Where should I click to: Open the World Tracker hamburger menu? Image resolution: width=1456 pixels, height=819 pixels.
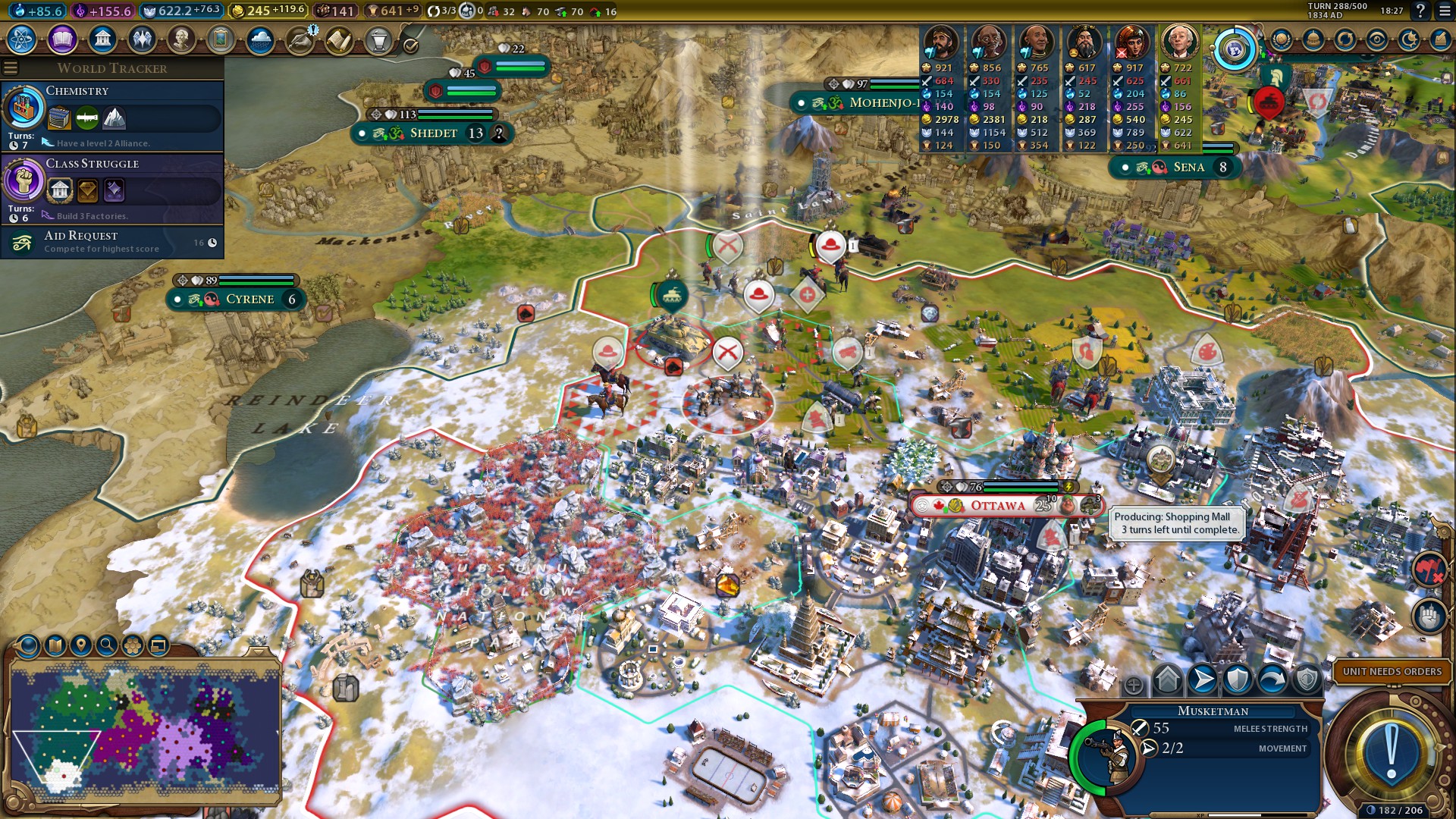11,68
